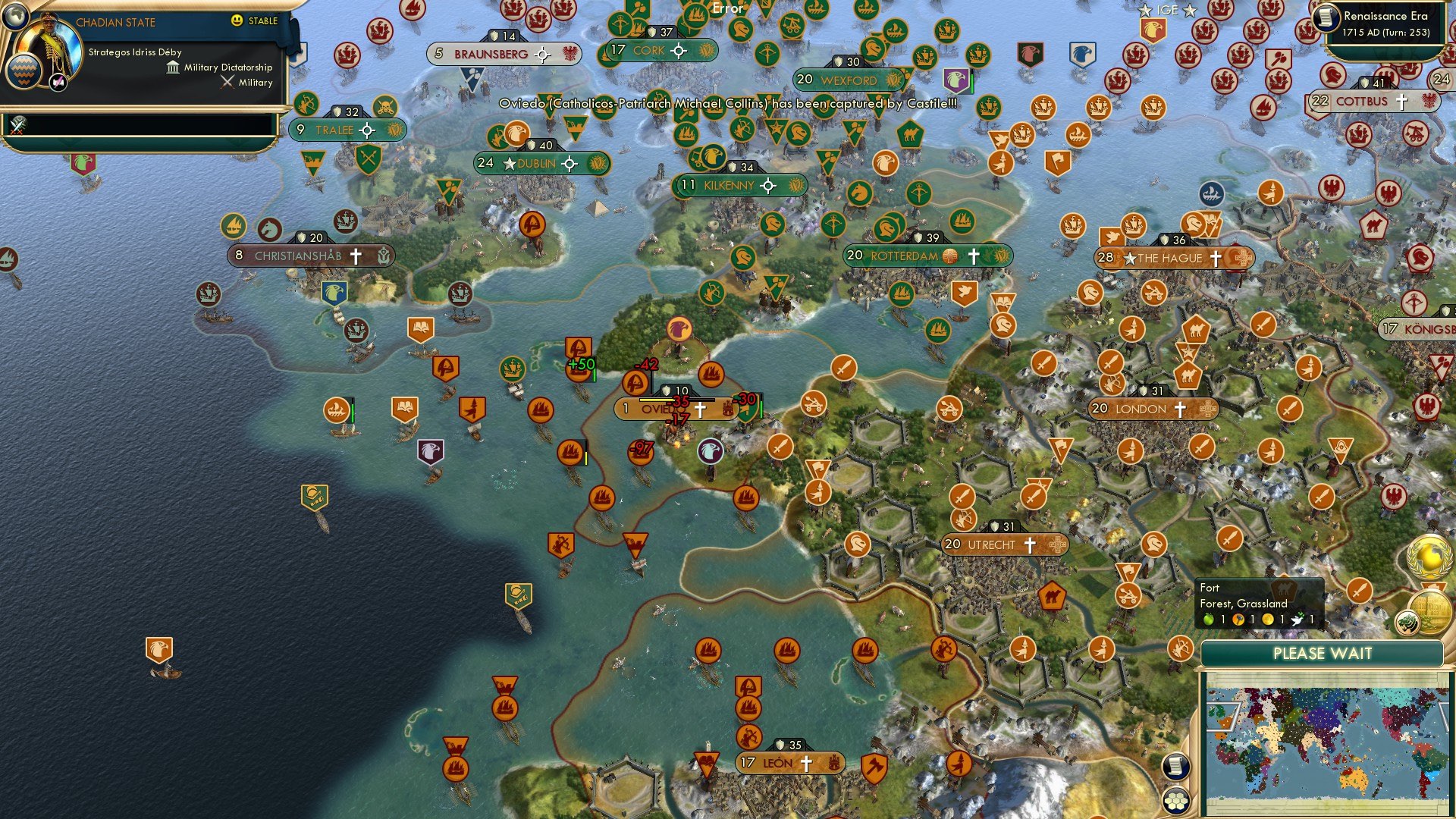Select the Chadian State wavy emblem icon
The width and height of the screenshot is (1456, 819).
[x=24, y=72]
